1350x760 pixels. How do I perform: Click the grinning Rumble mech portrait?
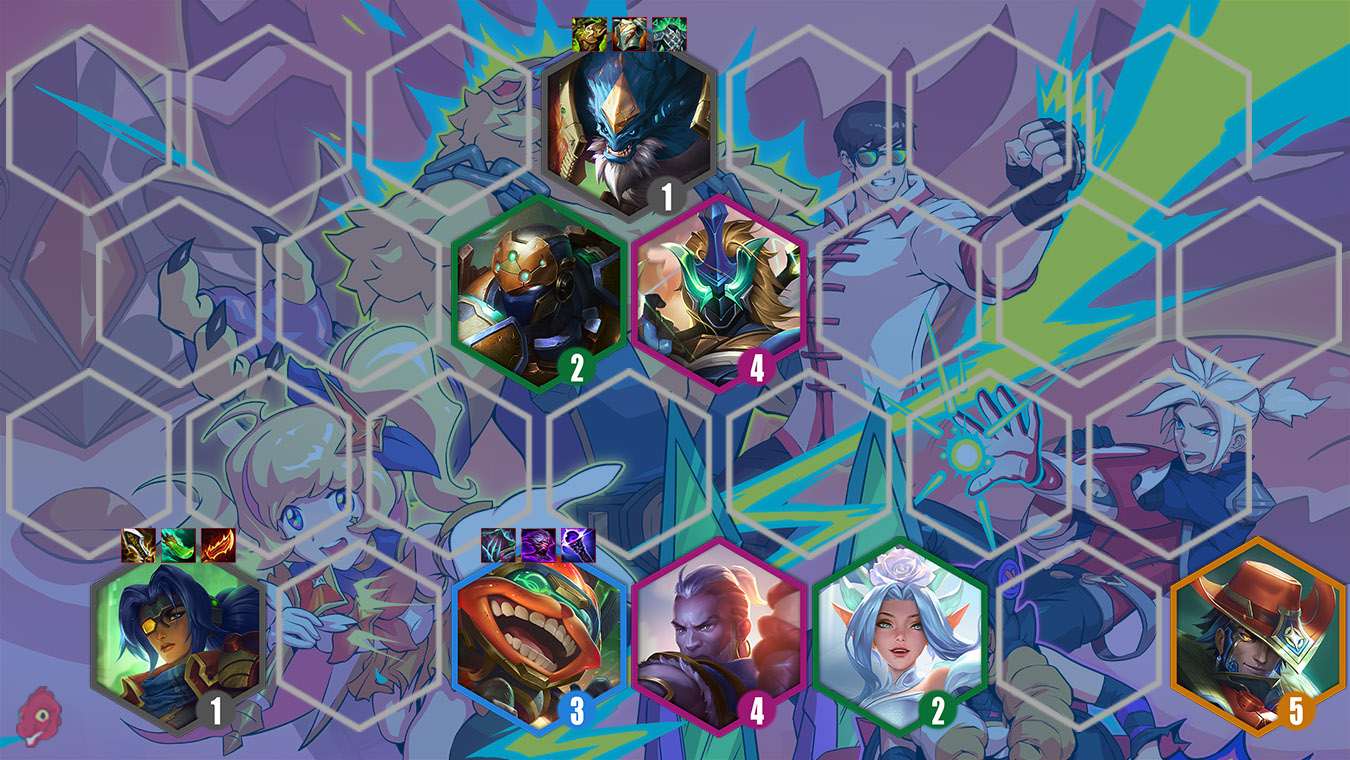click(x=540, y=640)
